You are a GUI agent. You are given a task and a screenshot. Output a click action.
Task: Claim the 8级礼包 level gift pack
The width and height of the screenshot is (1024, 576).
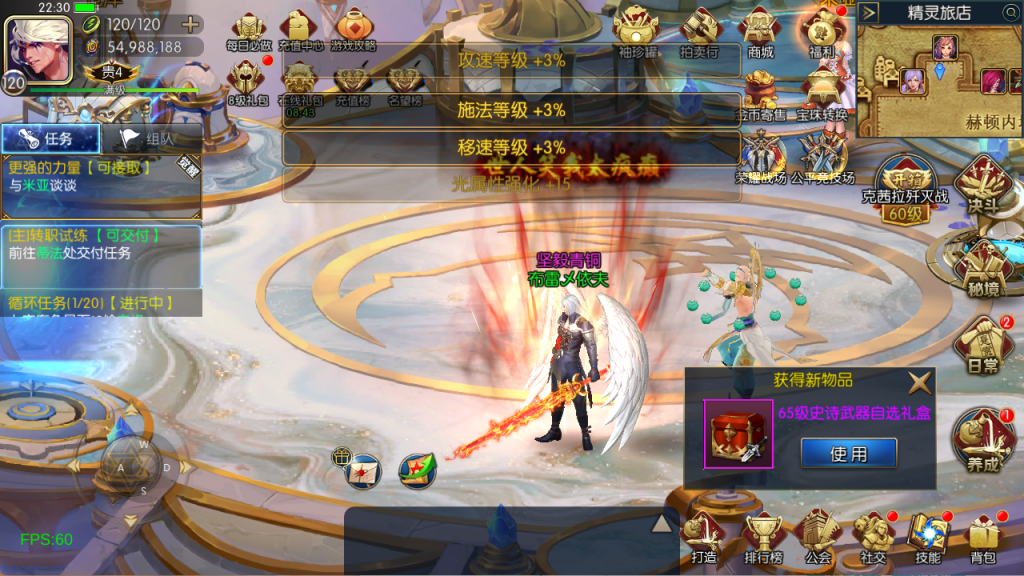pyautogui.click(x=247, y=80)
